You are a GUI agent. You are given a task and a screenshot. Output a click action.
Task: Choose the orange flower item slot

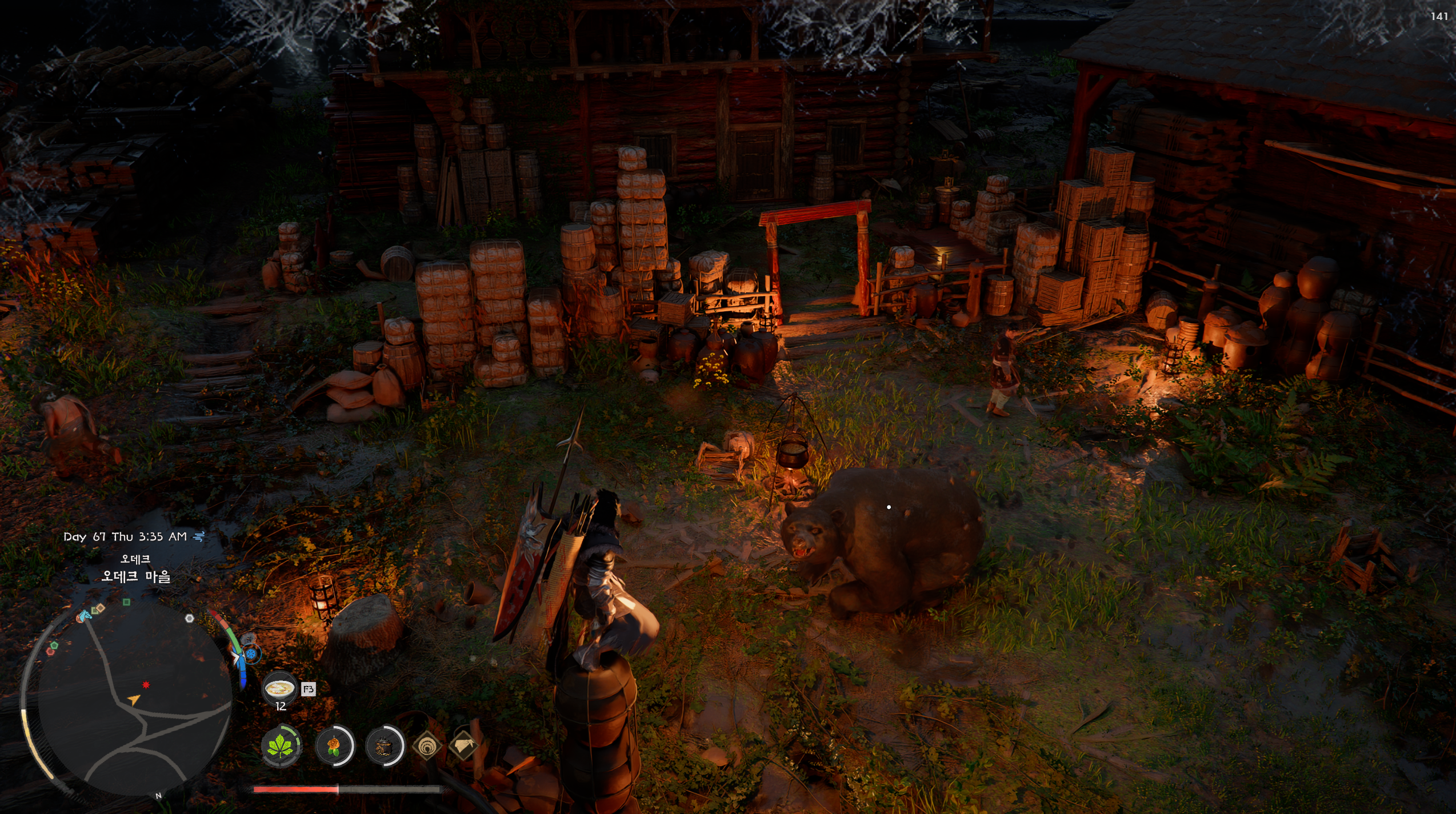(334, 746)
